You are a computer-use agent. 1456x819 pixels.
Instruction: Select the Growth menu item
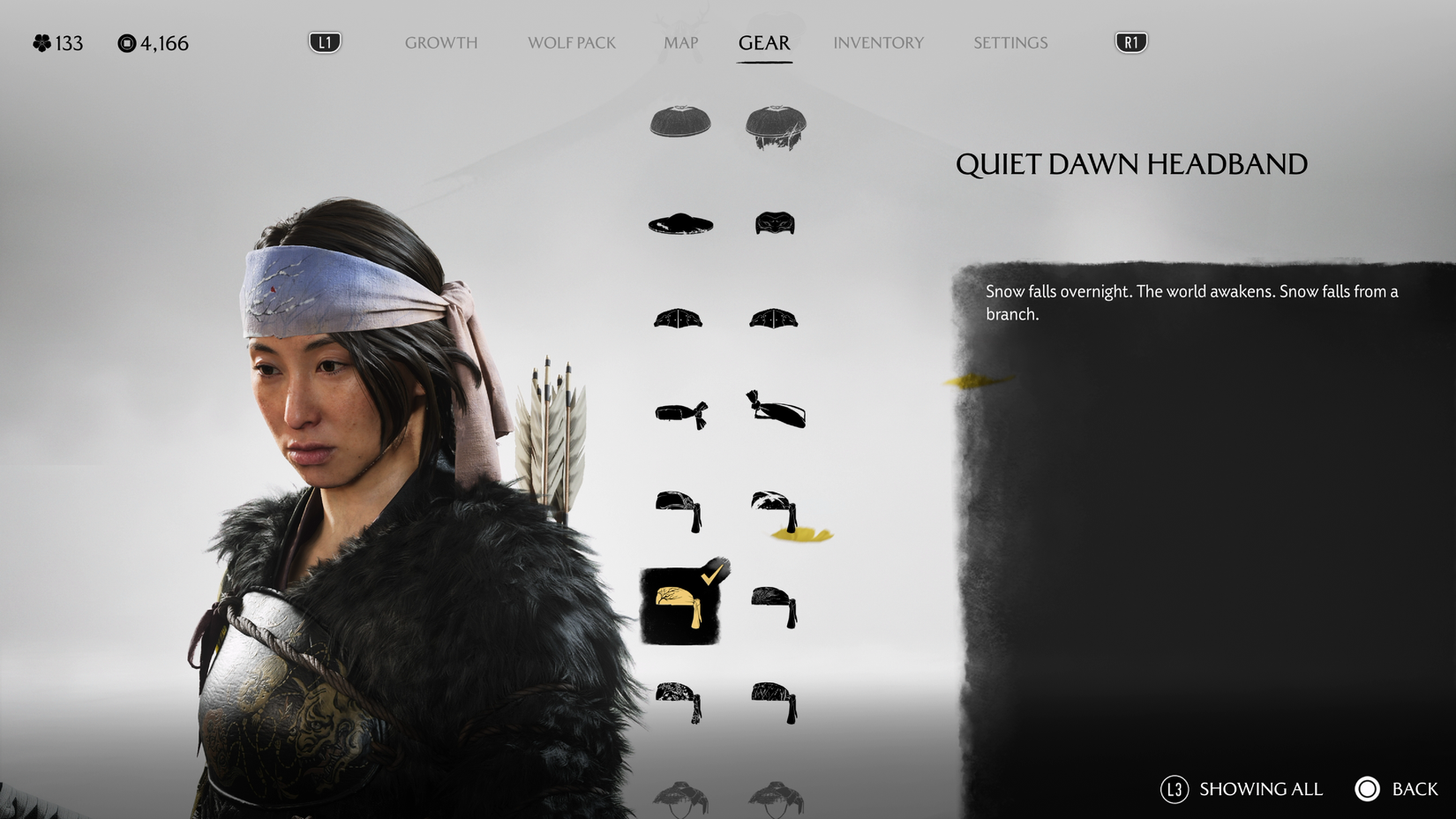tap(440, 42)
